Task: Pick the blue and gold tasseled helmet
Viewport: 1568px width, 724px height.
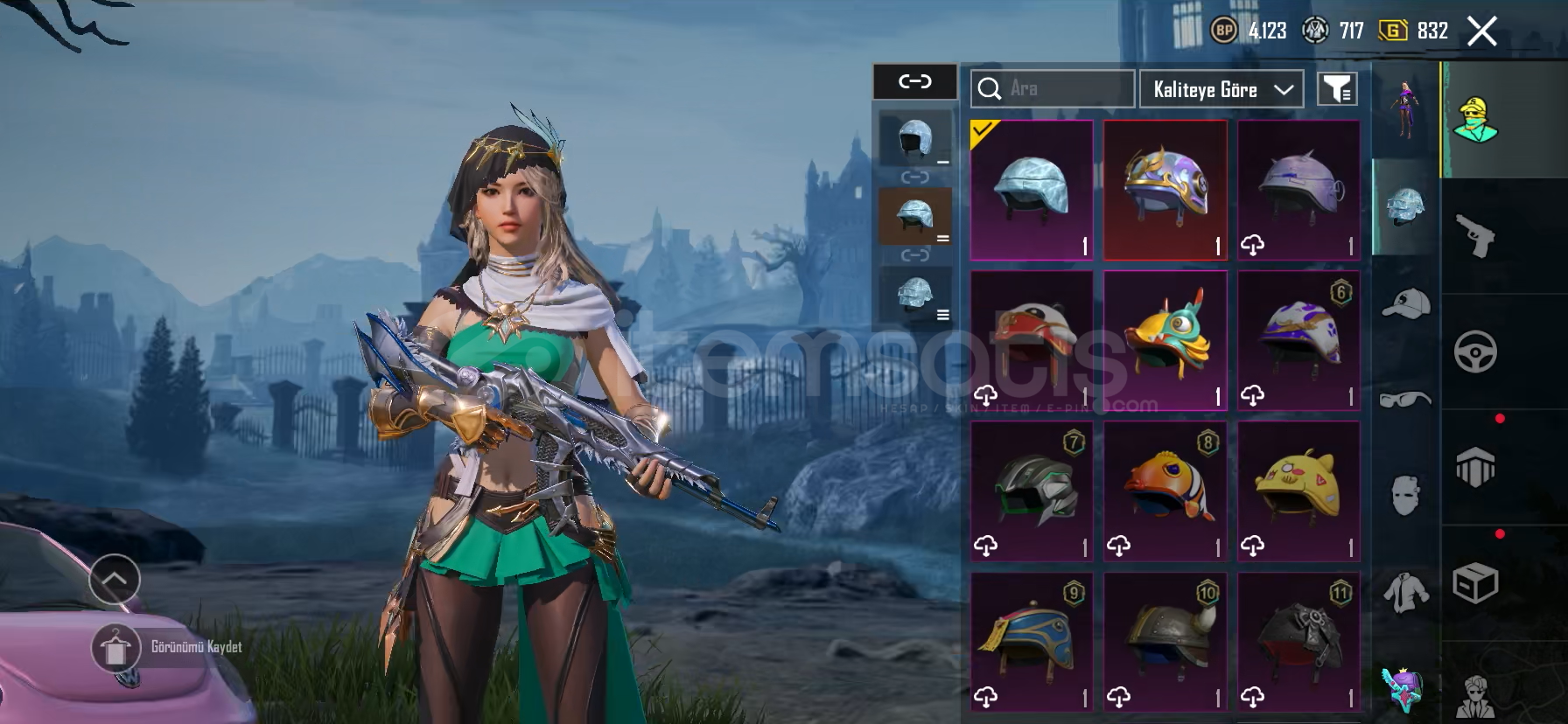Action: pos(1032,641)
